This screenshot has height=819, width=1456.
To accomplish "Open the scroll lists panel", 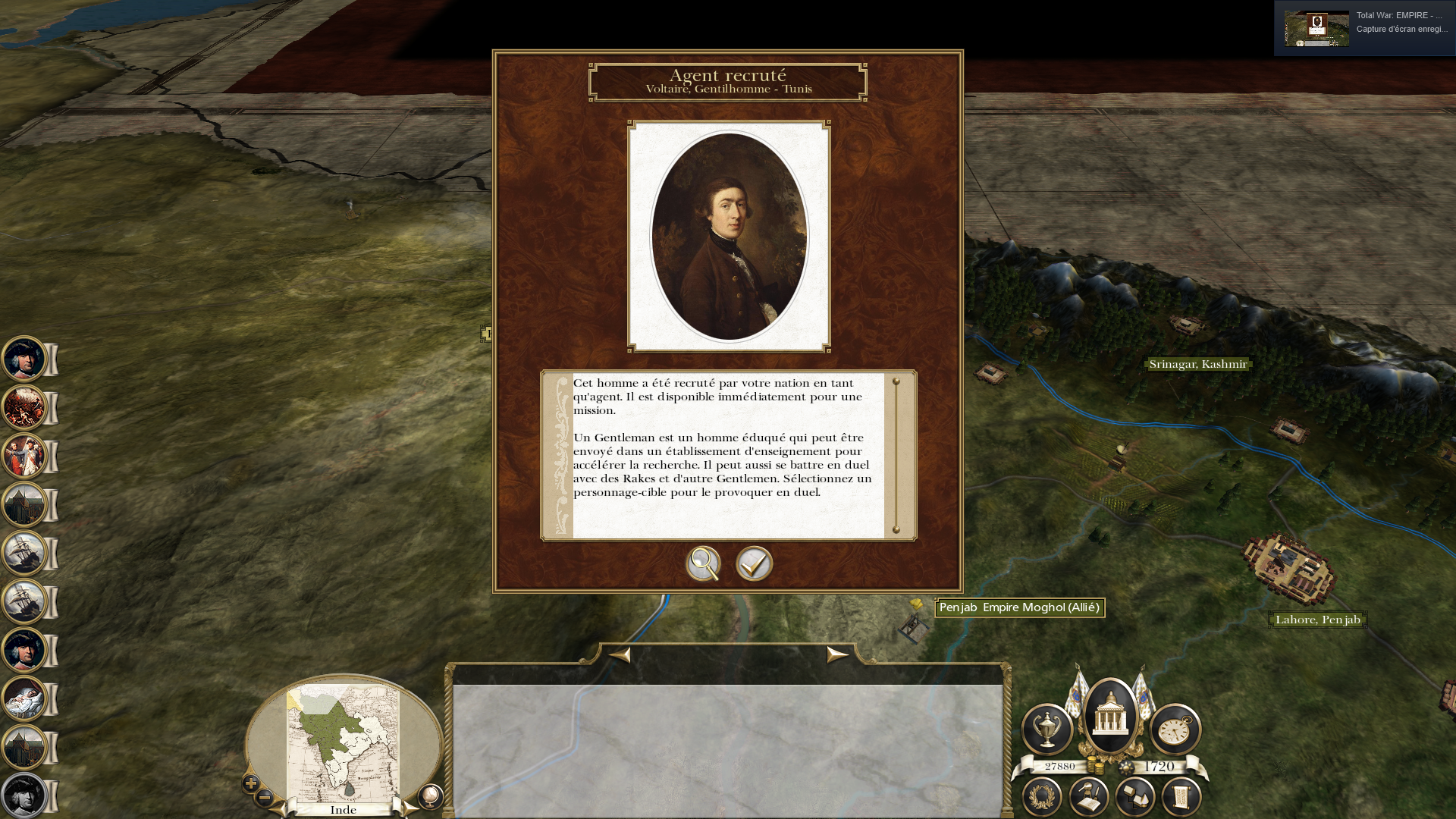I will tap(1181, 796).
